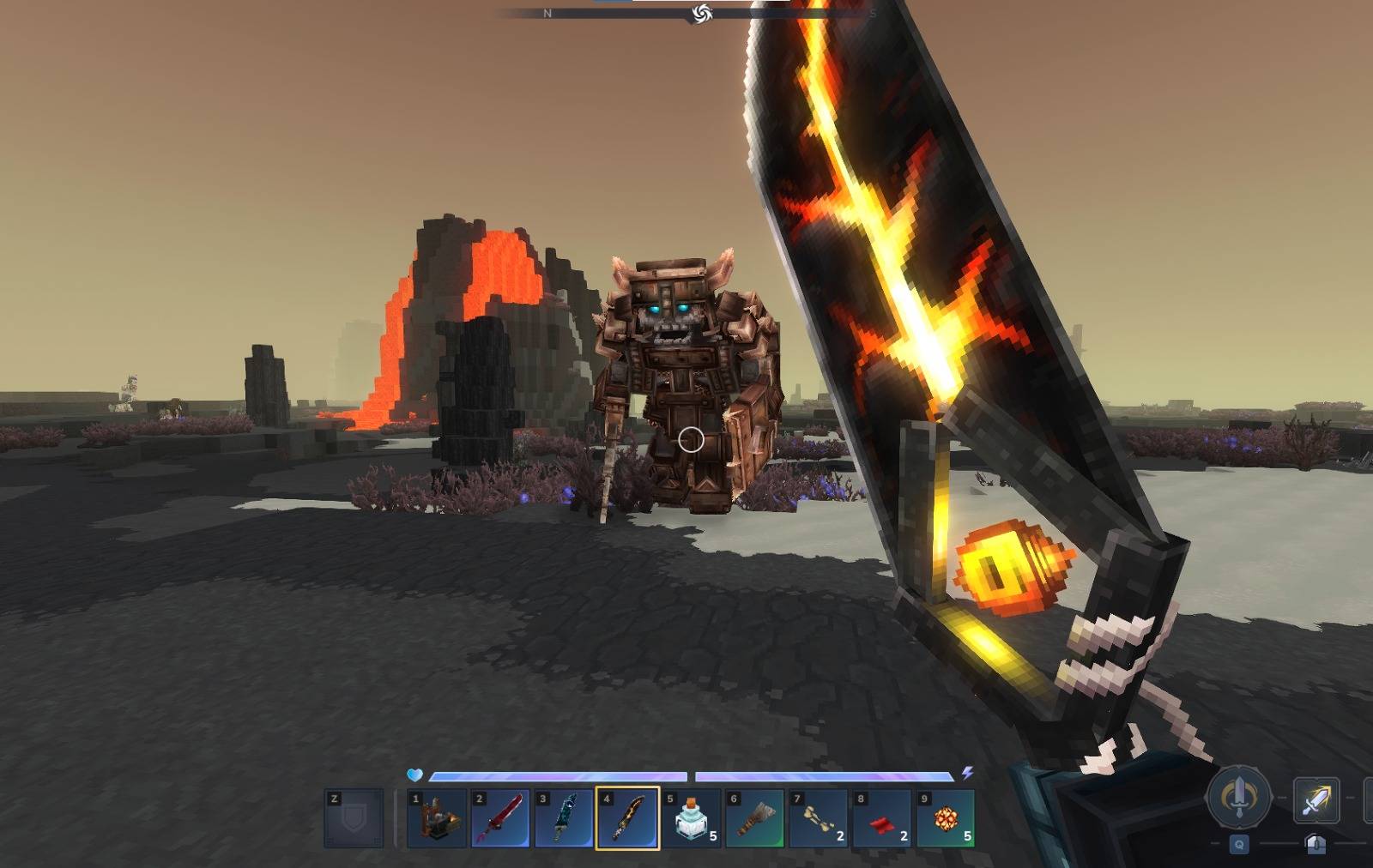Screen dimensions: 1373x868
Task: Select the highlighted lava blade slot
Action: point(627,818)
